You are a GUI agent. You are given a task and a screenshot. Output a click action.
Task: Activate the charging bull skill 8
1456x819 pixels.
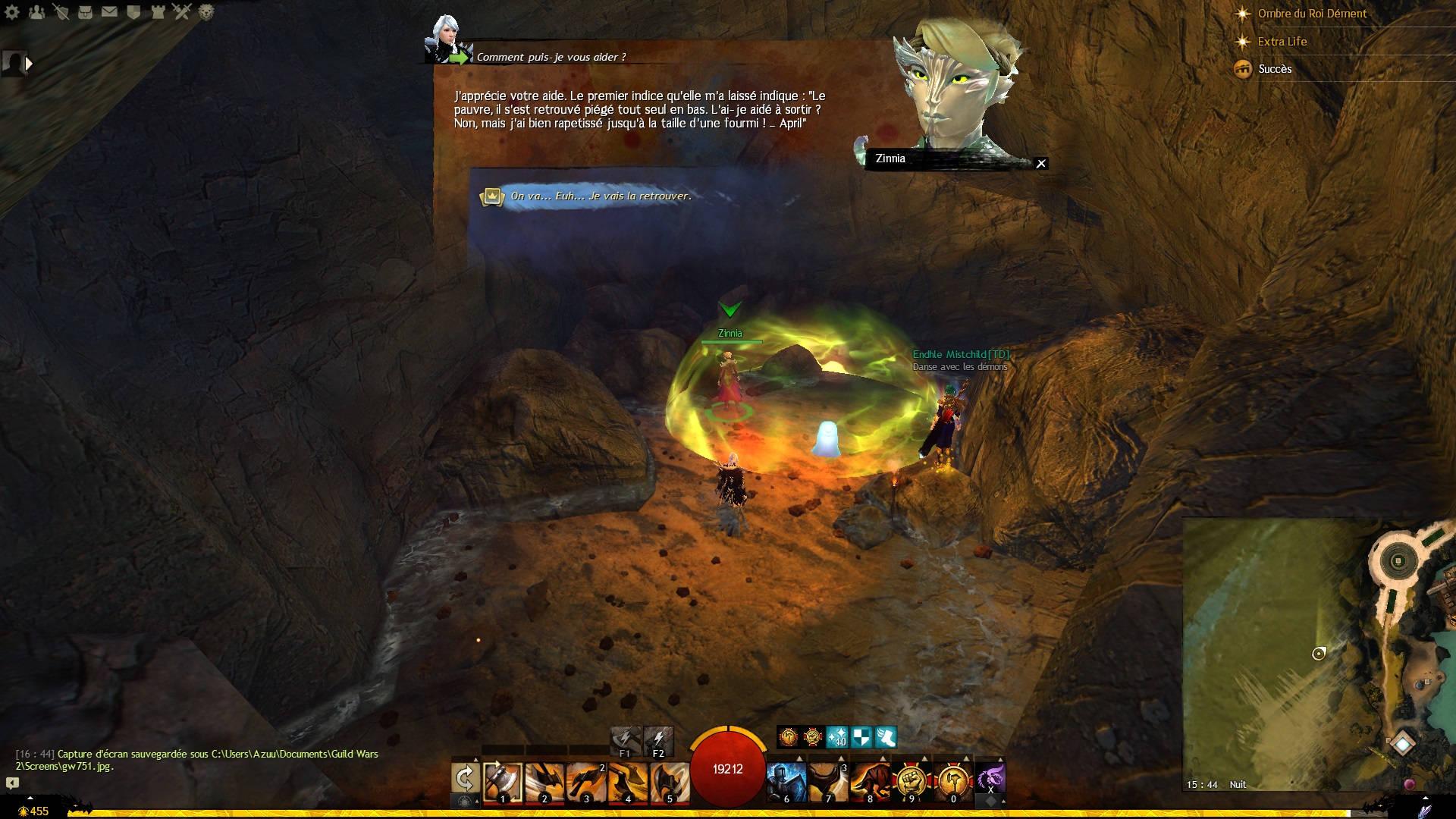(870, 781)
